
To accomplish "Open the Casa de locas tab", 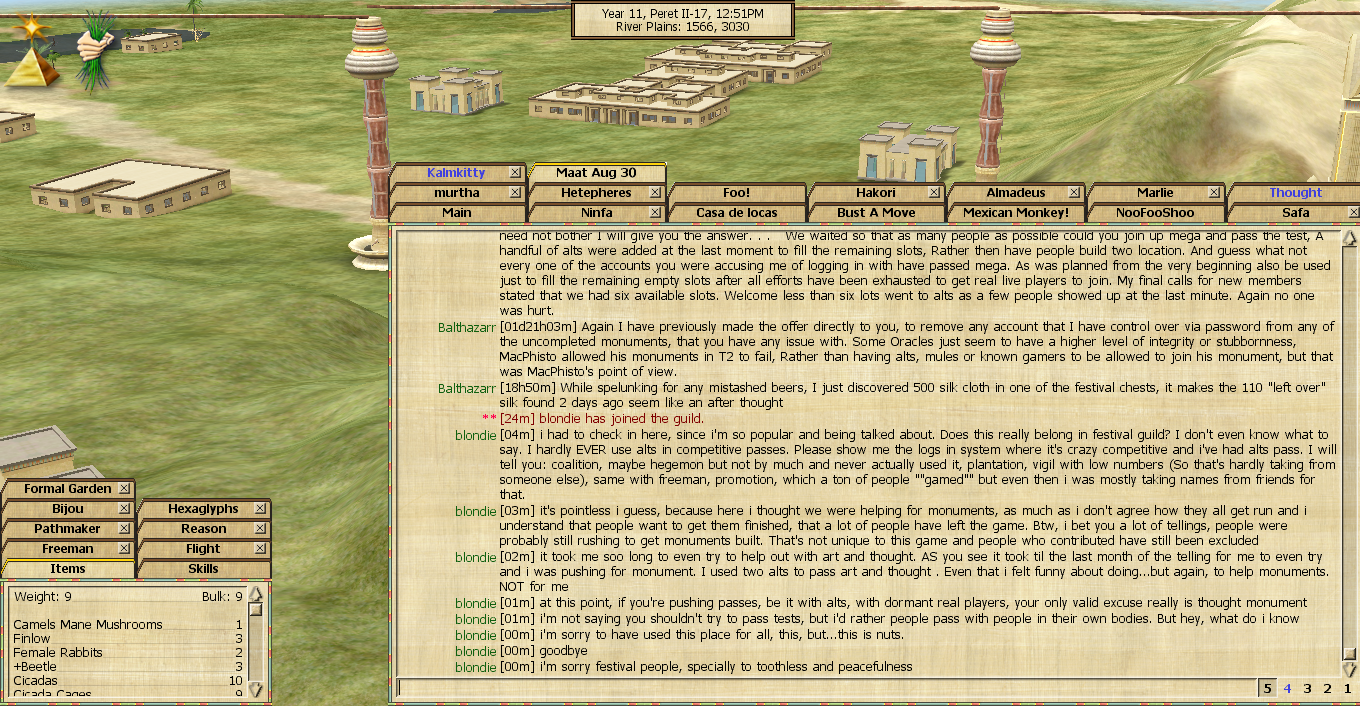I will pyautogui.click(x=736, y=213).
